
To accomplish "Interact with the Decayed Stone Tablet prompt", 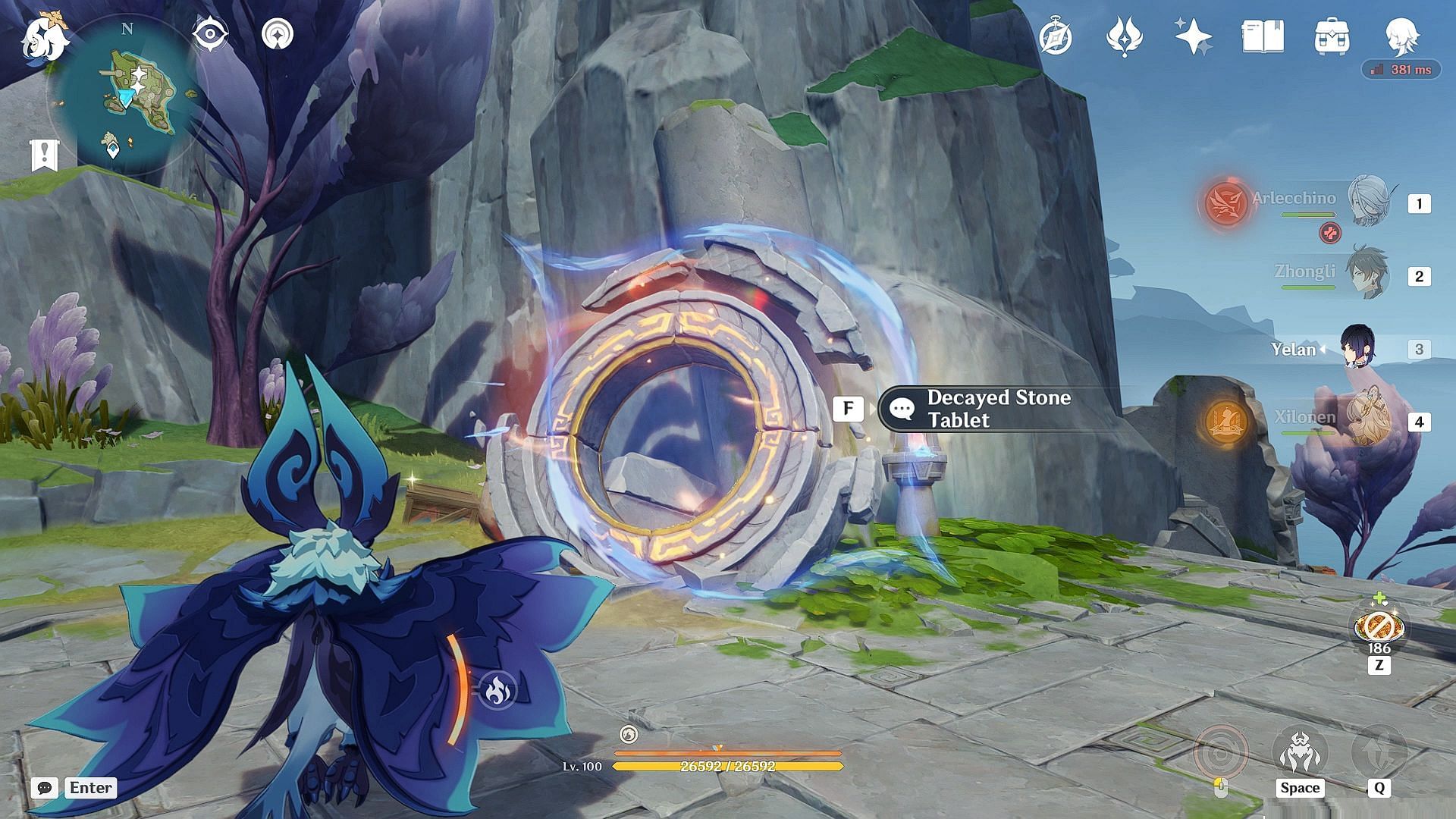I will coord(986,409).
